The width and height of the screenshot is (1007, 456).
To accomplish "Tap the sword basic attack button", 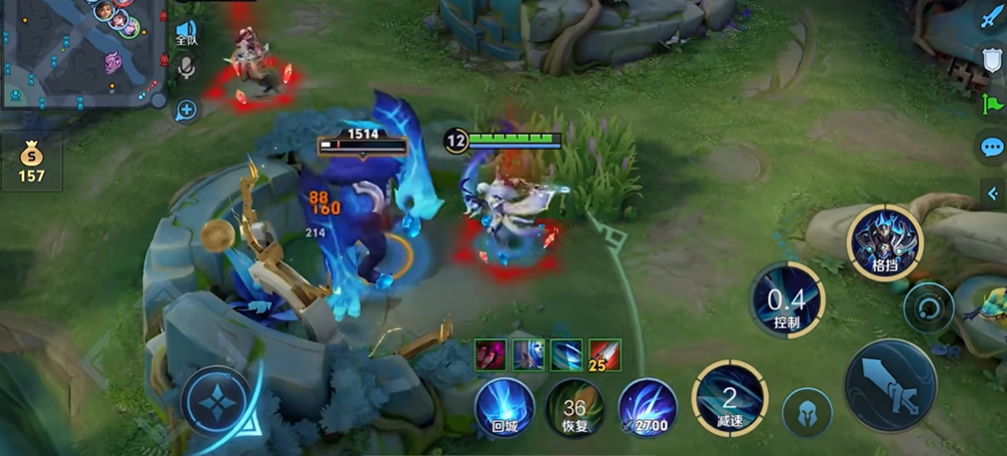I will [890, 385].
